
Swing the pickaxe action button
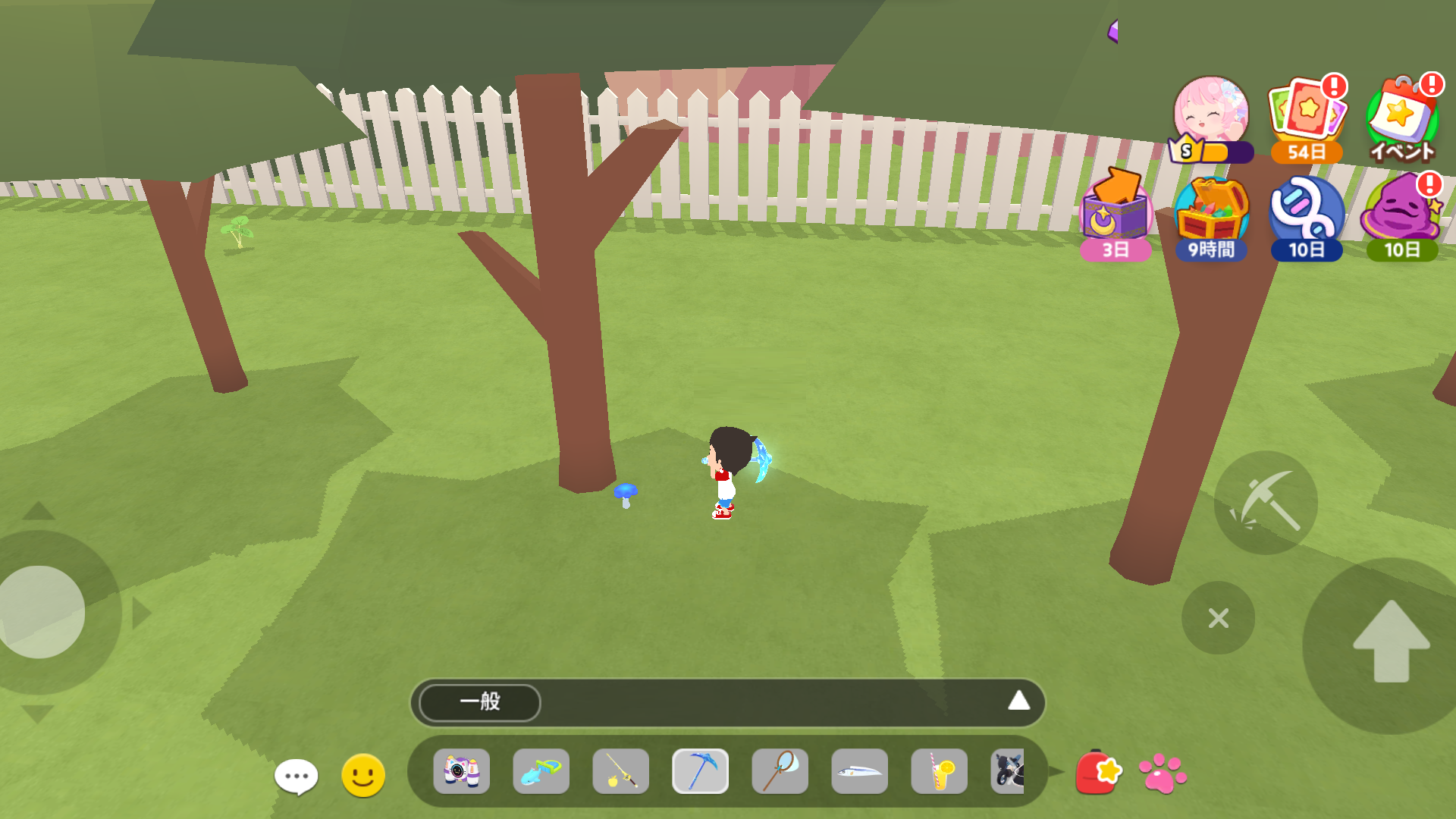[1266, 503]
